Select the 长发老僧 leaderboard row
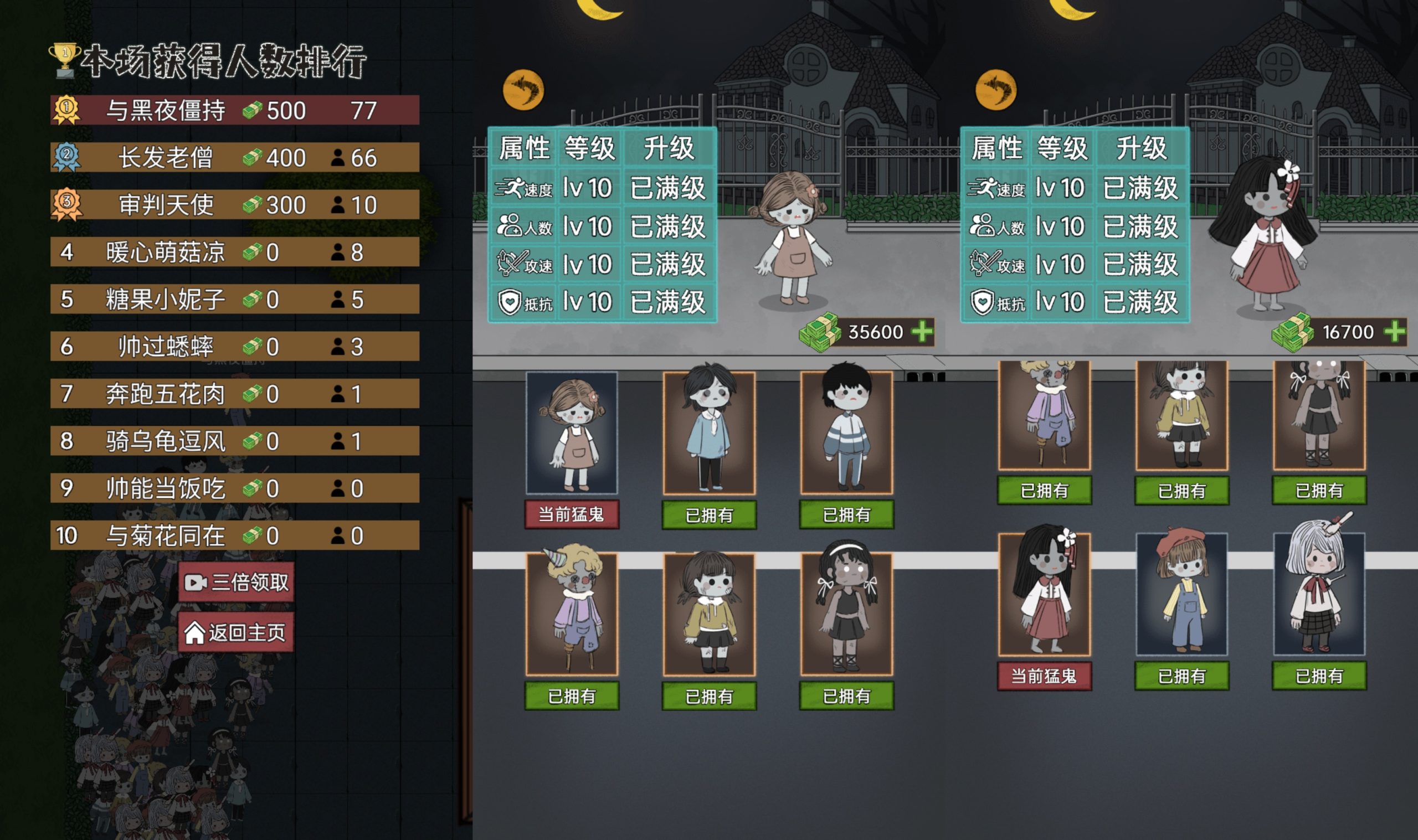 coord(235,157)
